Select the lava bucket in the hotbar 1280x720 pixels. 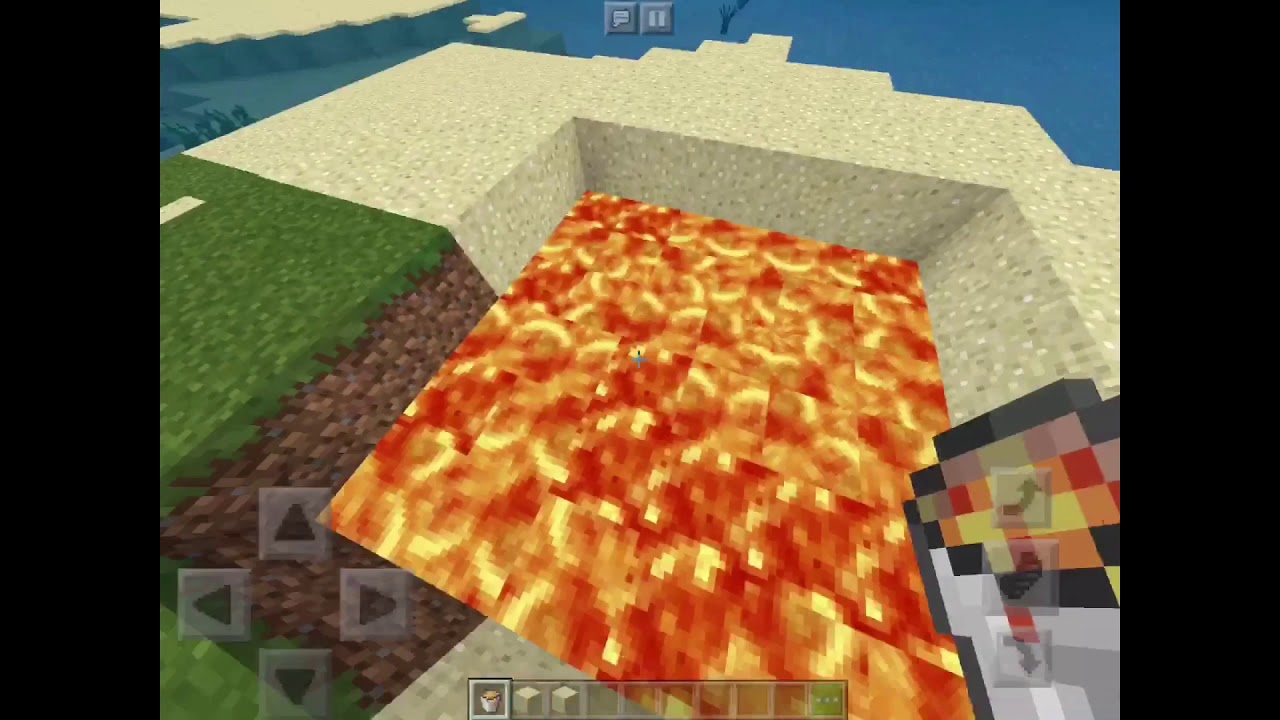click(490, 699)
